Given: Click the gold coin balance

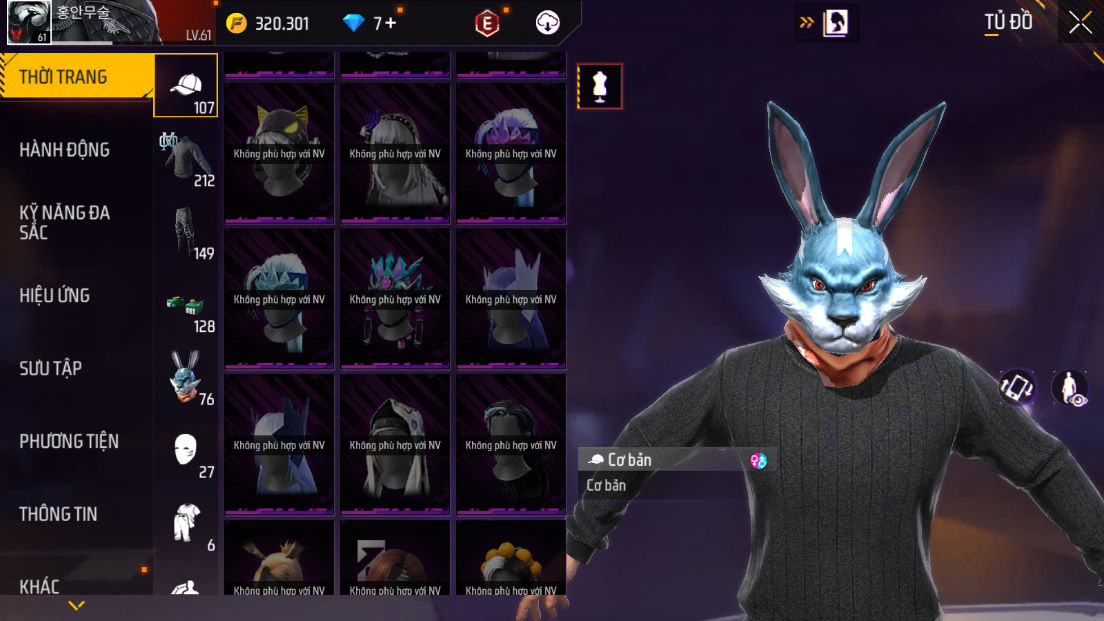Looking at the screenshot, I should pos(268,23).
